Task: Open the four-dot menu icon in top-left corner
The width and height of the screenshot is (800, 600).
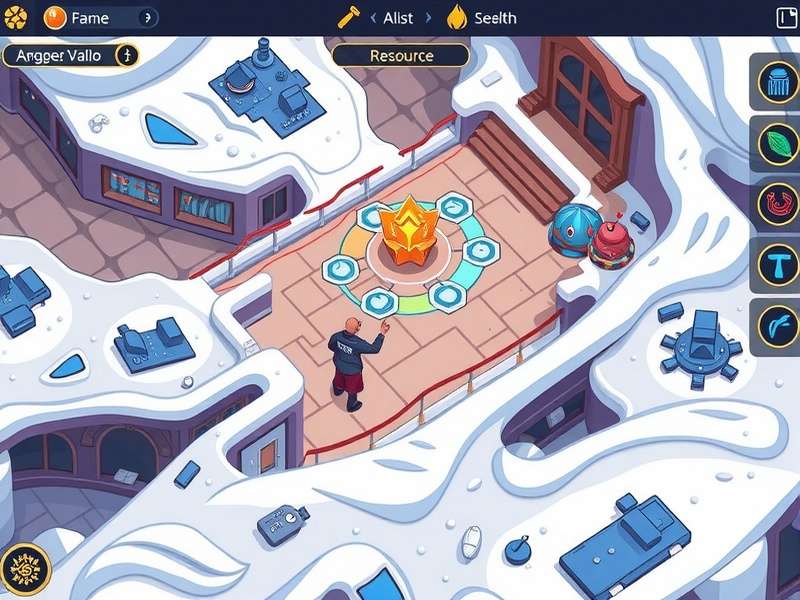Action: (x=15, y=18)
